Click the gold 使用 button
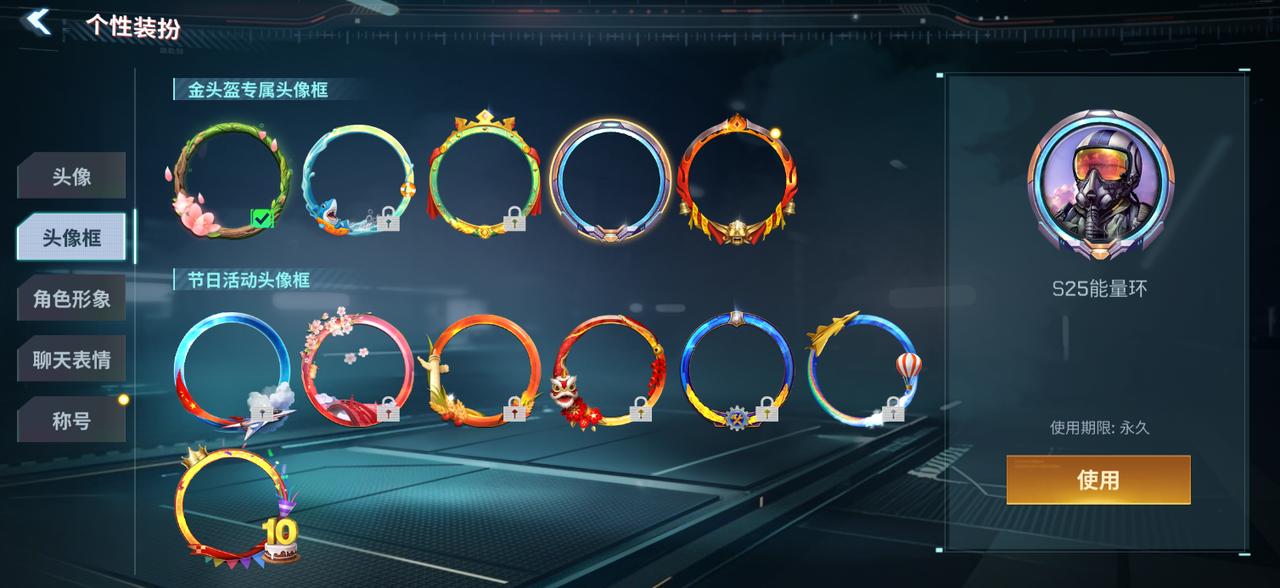This screenshot has height=588, width=1280. [x=1098, y=480]
